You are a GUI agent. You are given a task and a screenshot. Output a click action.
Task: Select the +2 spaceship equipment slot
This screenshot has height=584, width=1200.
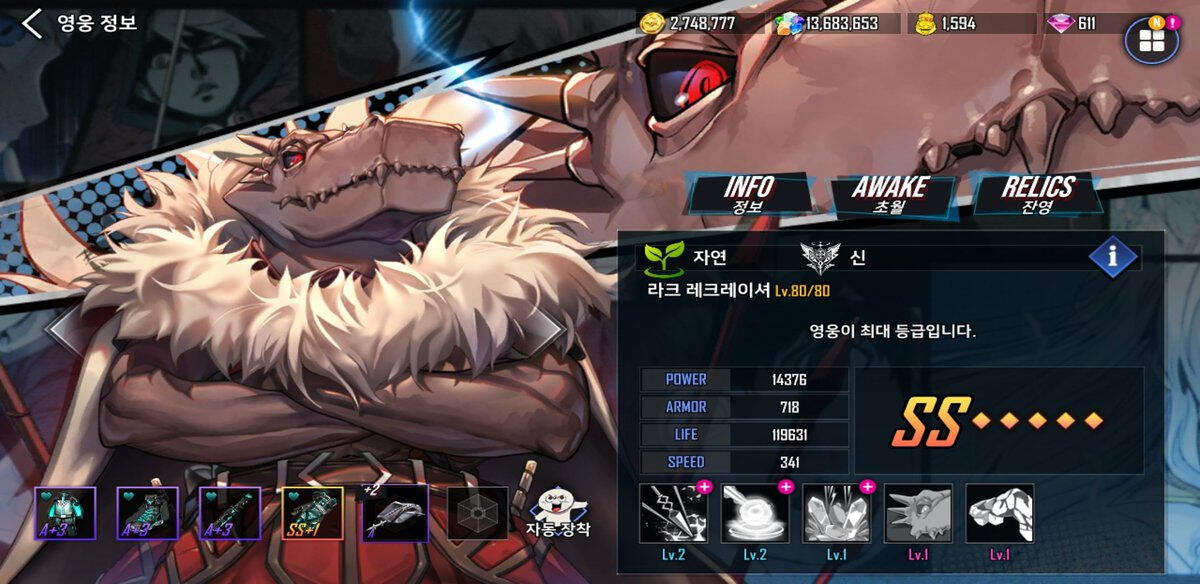[394, 514]
